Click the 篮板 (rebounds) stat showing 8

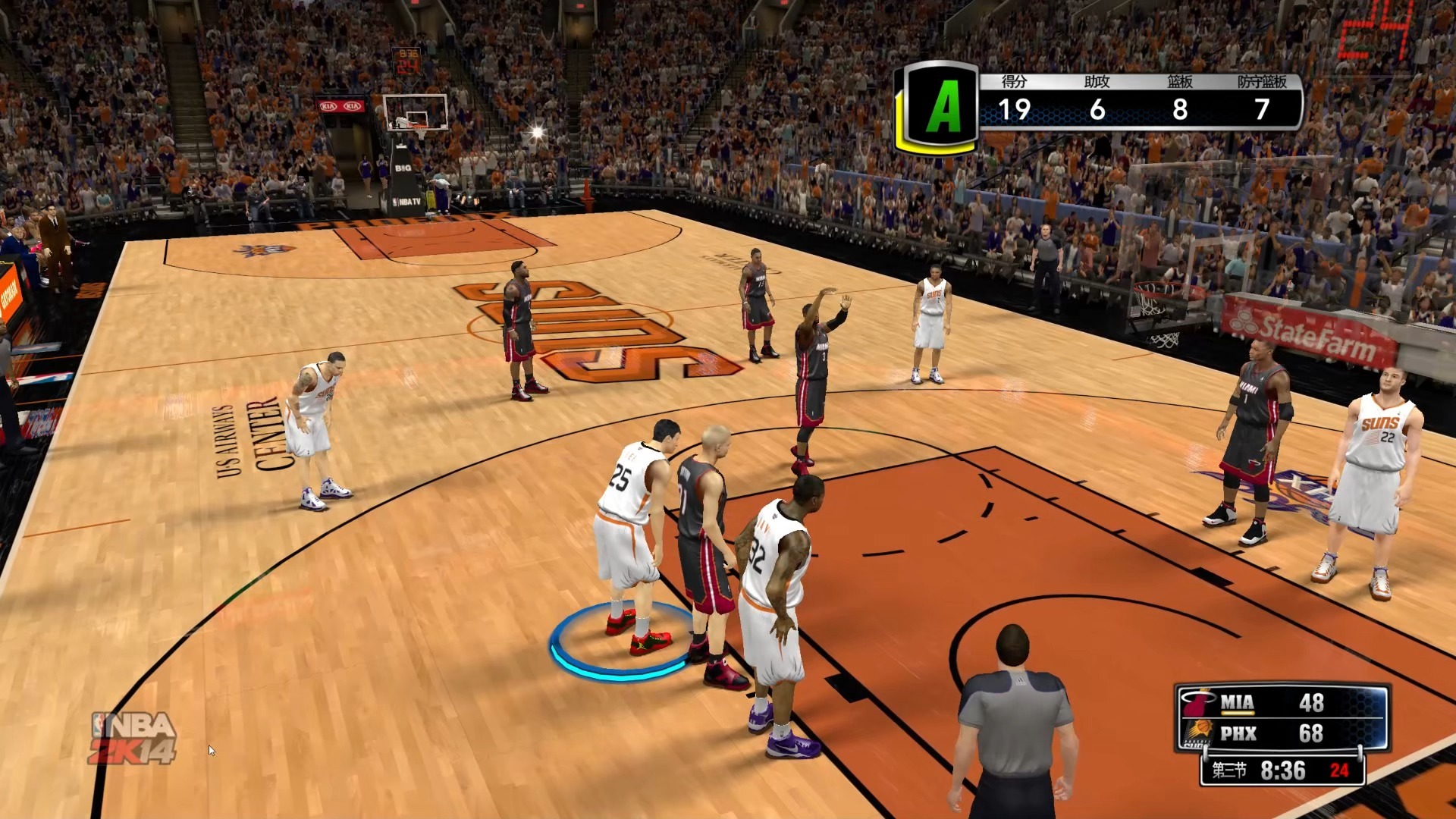(1178, 108)
